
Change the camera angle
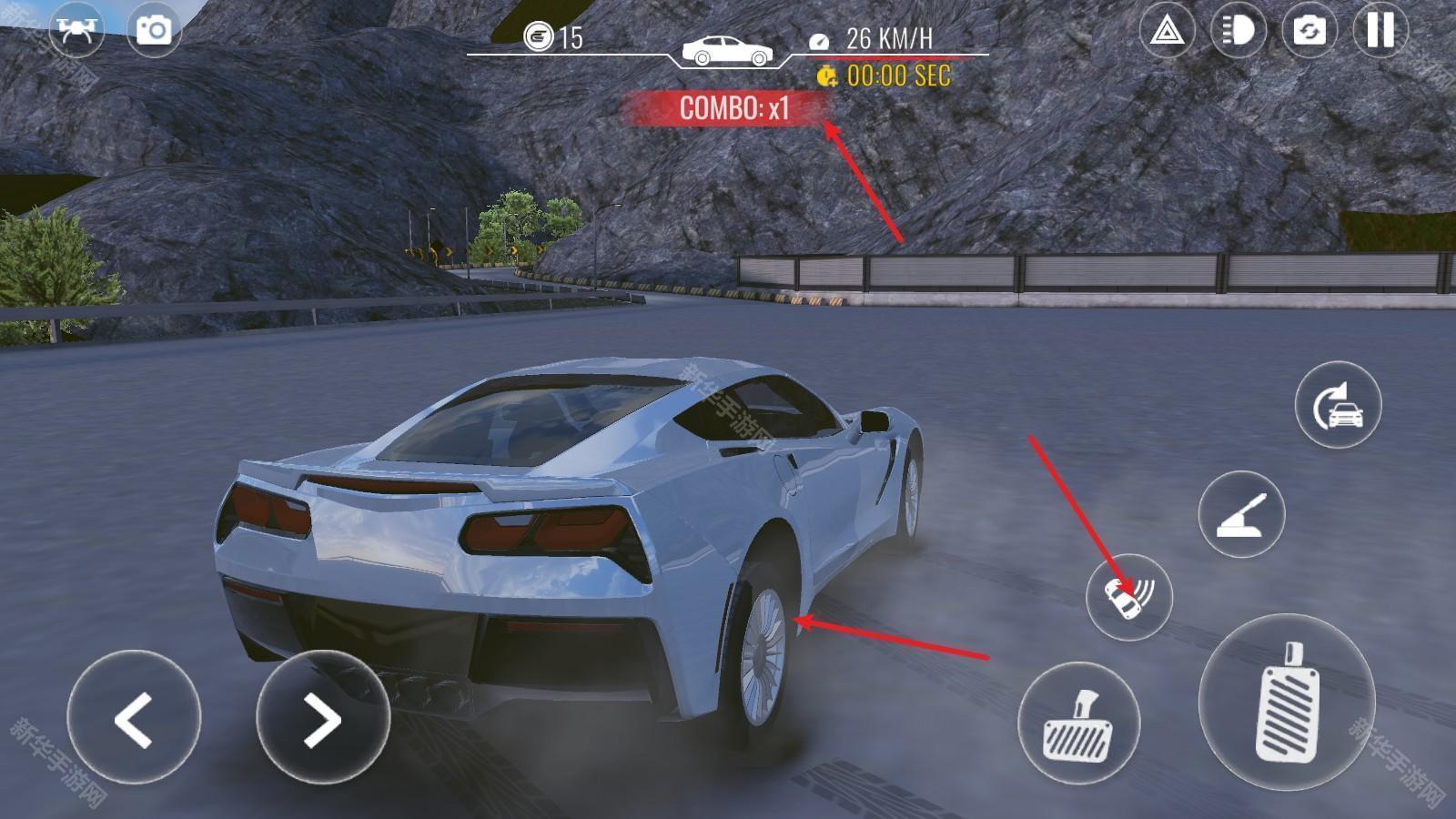coord(1309,31)
